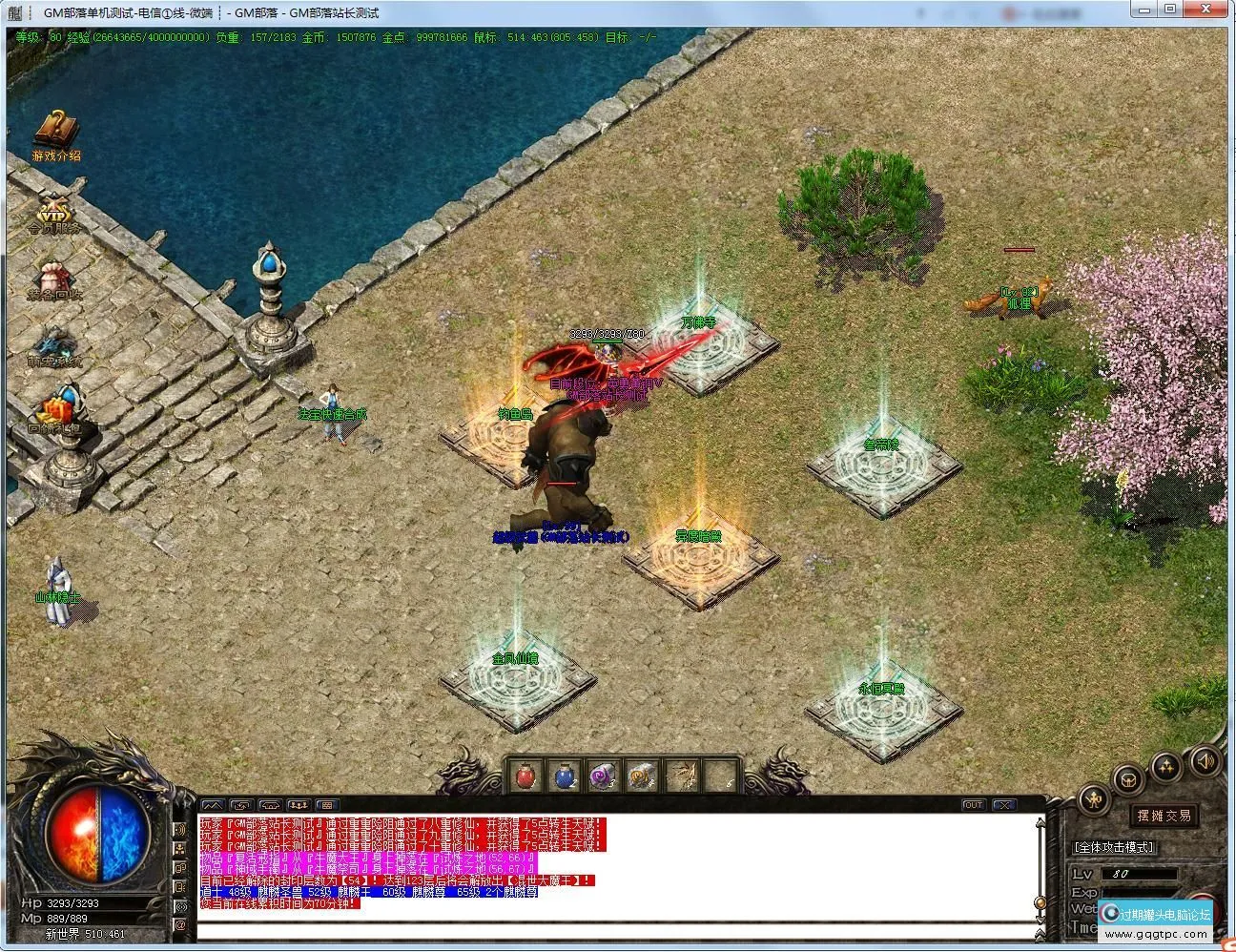Change the 全体攻击模式 attack mode
Viewport: 1236px width, 952px height.
point(1113,847)
